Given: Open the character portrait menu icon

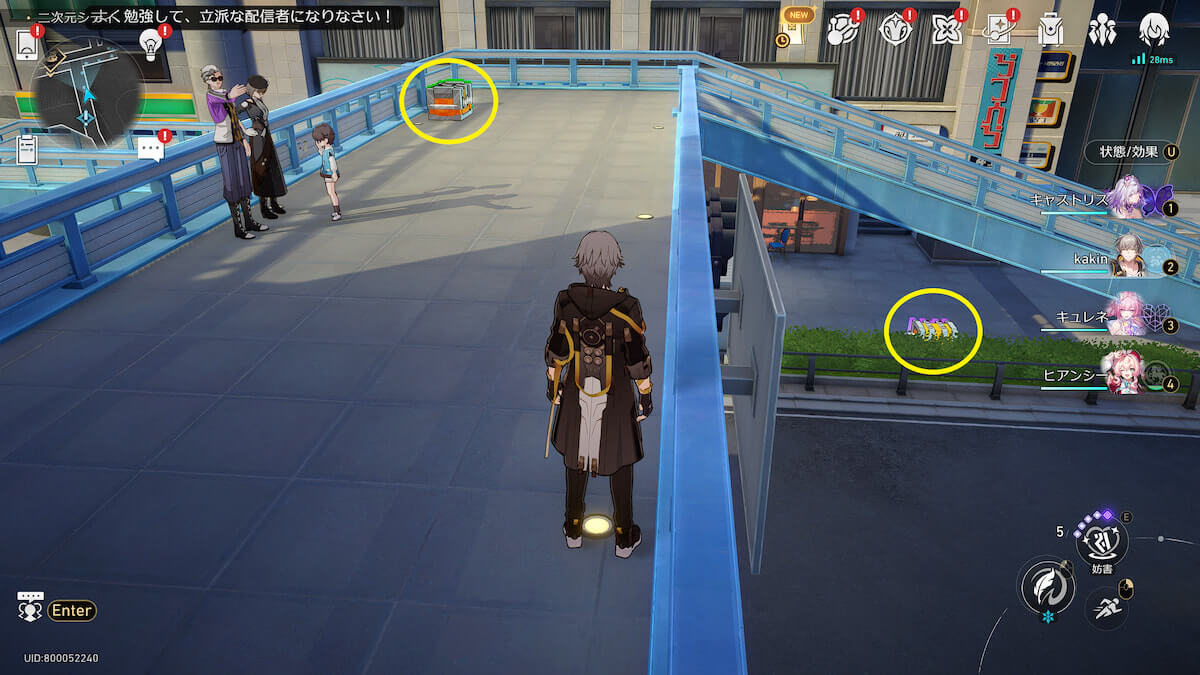Looking at the screenshot, I should pyautogui.click(x=1154, y=28).
